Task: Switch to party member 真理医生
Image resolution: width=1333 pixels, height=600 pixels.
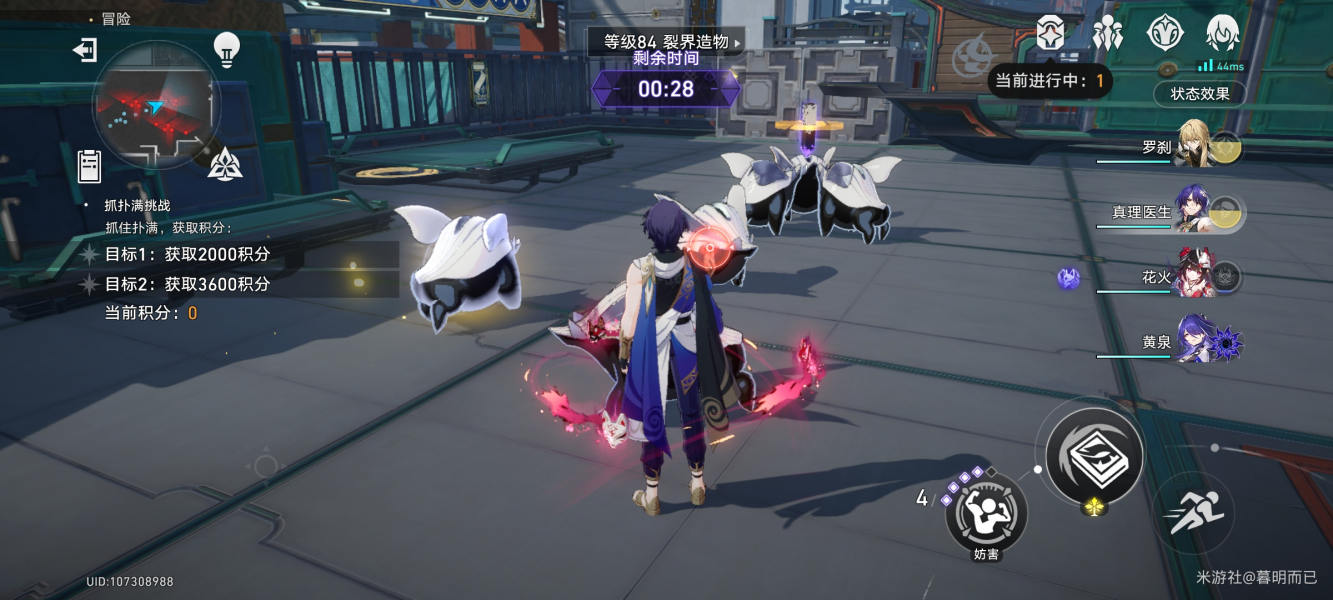Action: click(1193, 210)
